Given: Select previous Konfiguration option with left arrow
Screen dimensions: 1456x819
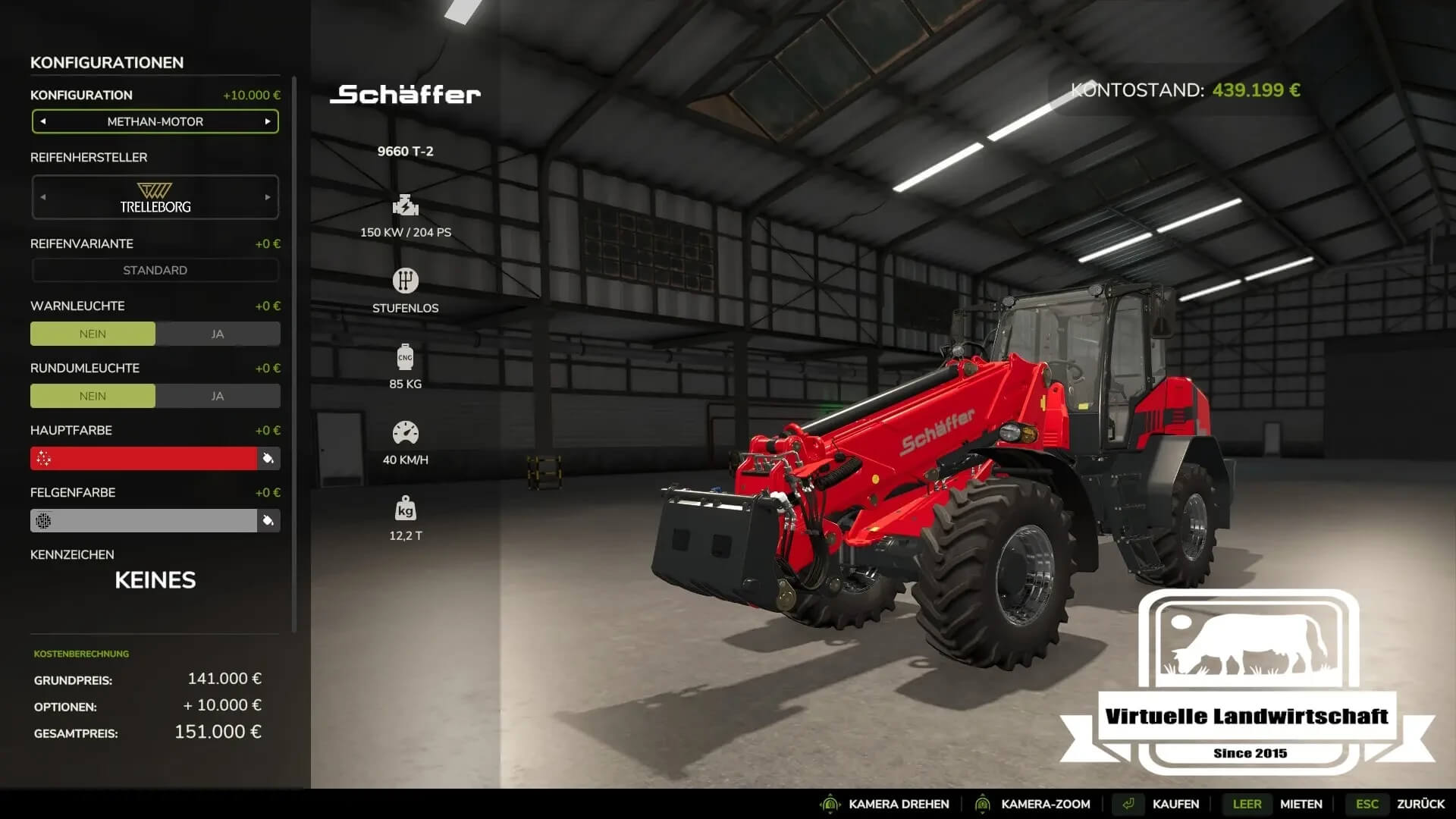Looking at the screenshot, I should coord(43,121).
